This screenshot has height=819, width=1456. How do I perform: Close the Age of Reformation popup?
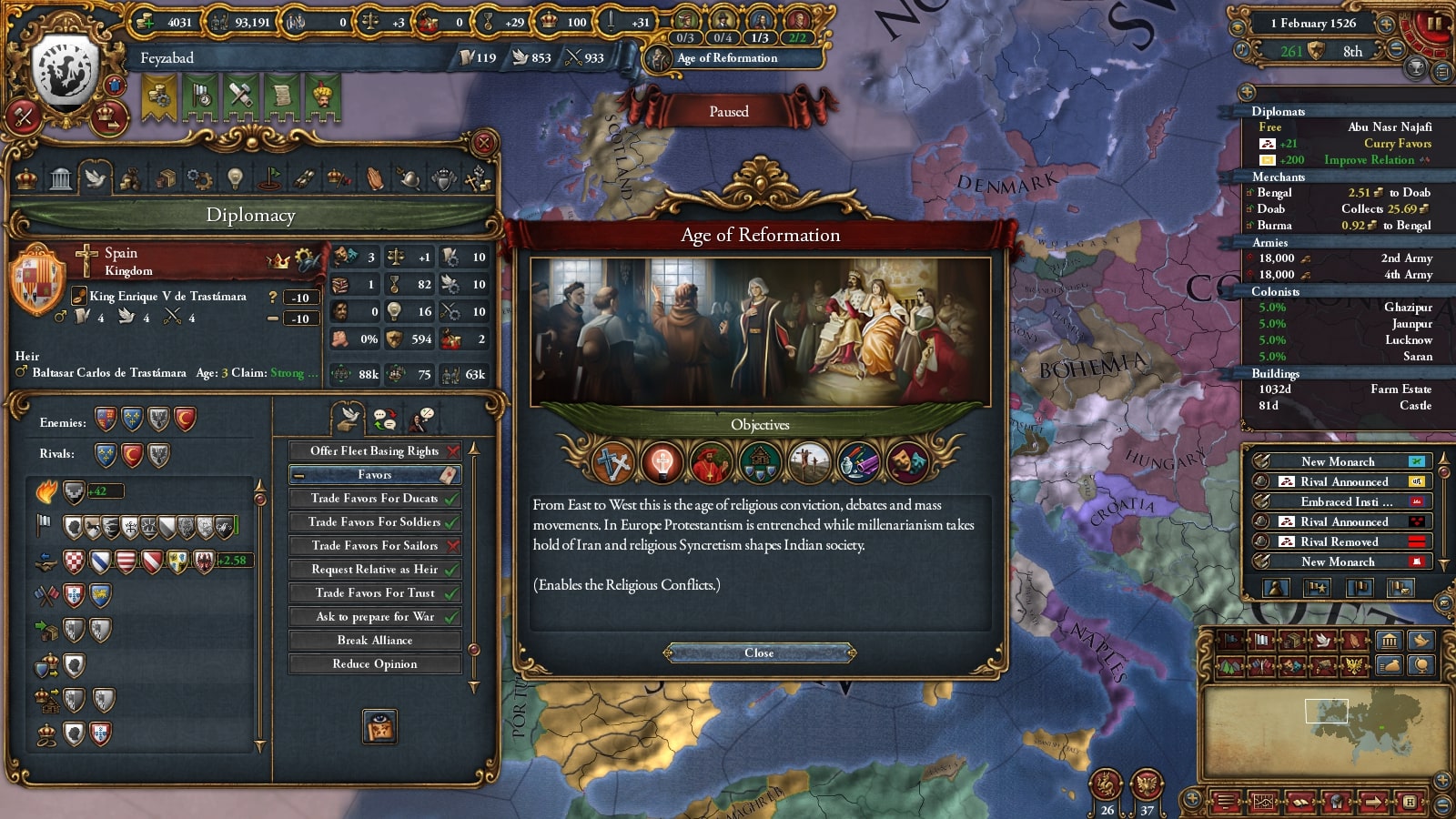tap(759, 652)
